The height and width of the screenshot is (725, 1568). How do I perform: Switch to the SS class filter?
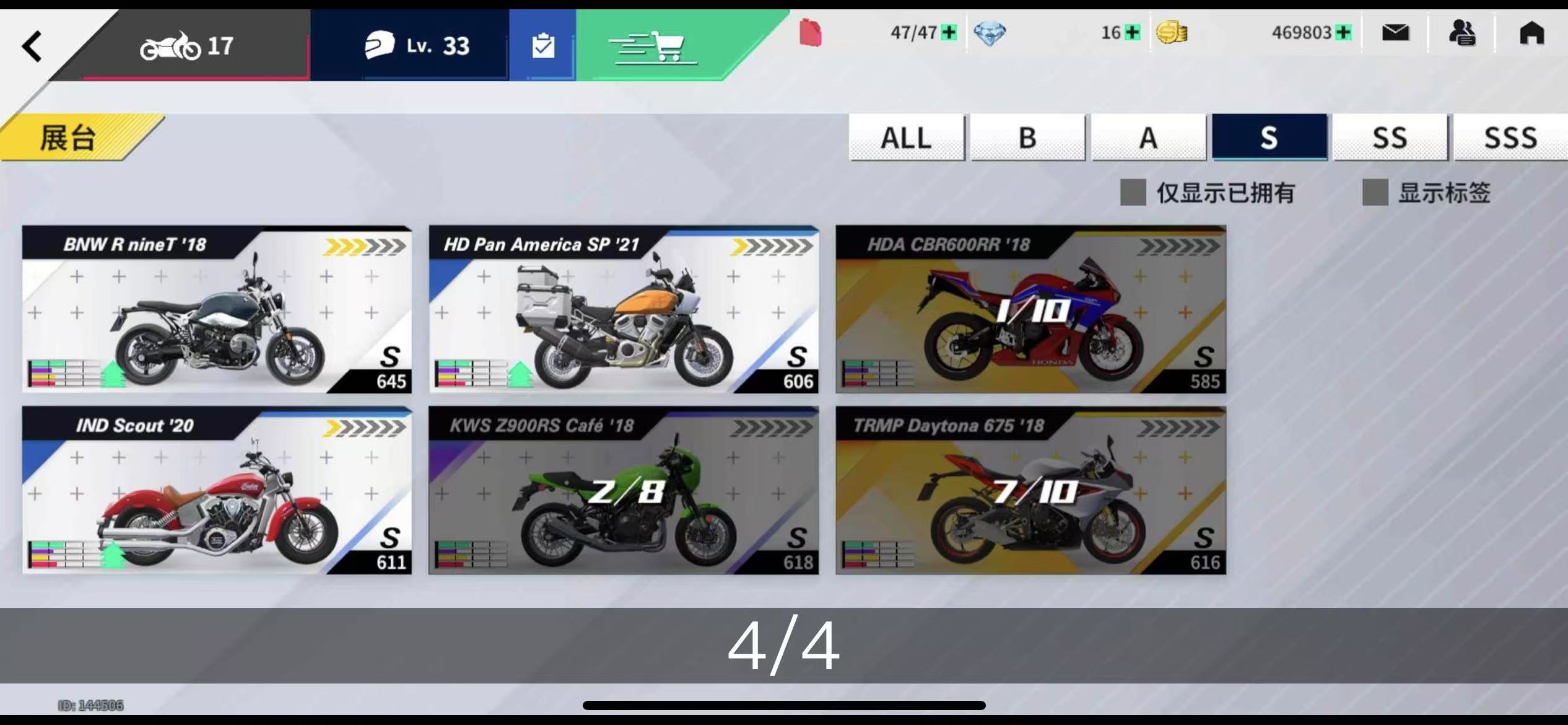click(1390, 138)
